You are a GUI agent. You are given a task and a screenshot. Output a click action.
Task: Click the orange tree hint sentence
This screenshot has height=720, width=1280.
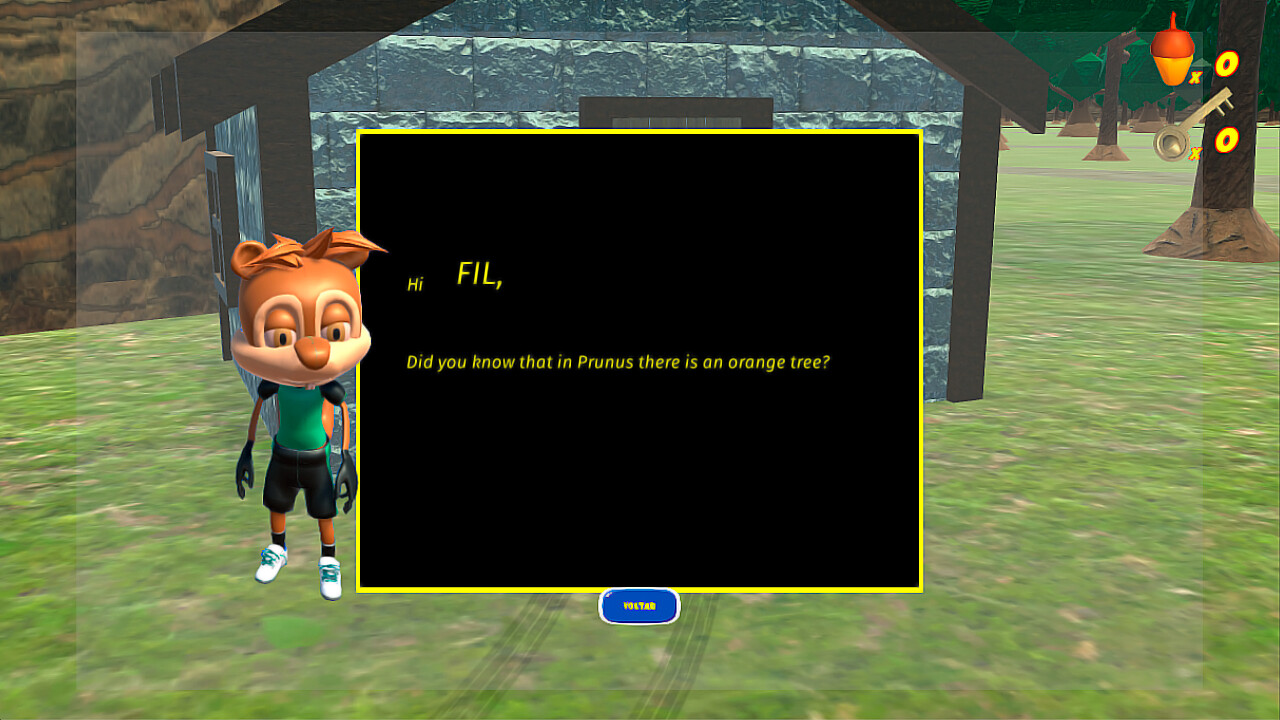pyautogui.click(x=620, y=362)
